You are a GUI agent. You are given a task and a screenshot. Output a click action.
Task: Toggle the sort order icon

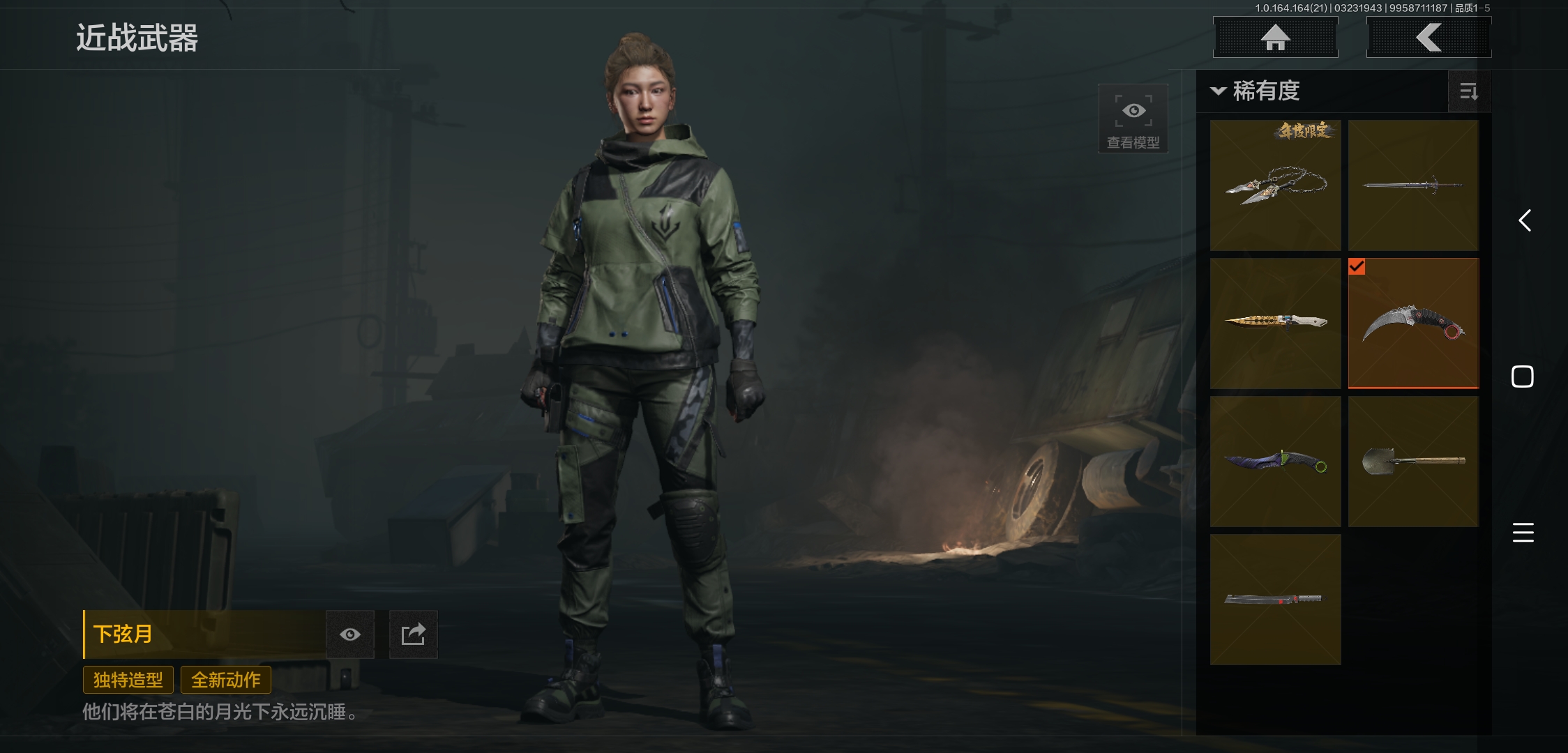[1468, 91]
